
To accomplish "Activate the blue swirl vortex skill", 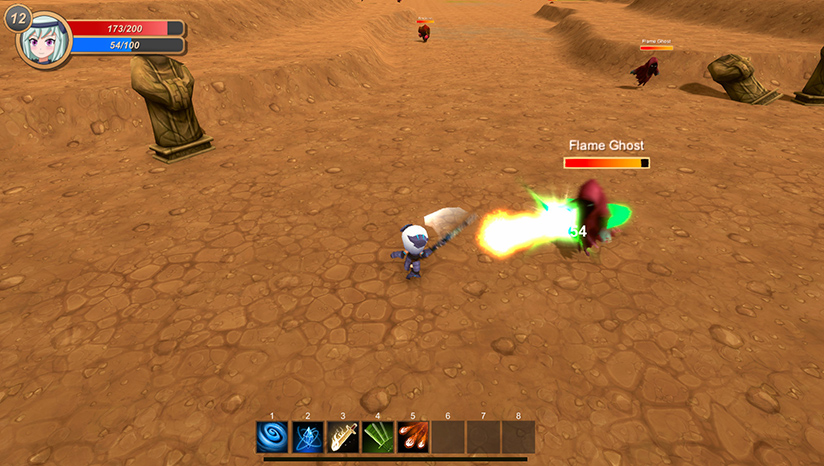I will point(272,437).
